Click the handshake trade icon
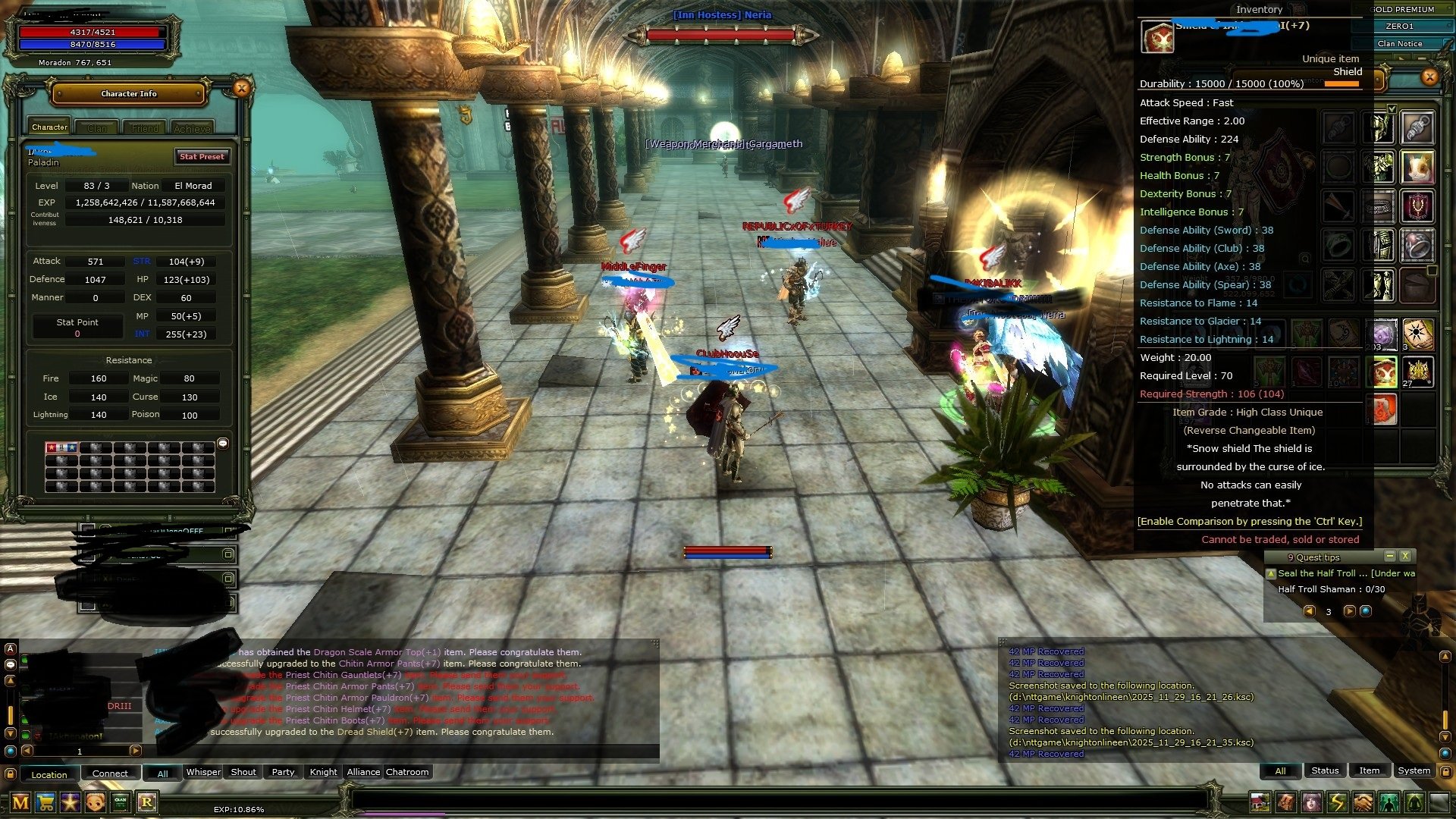This screenshot has width=1456, height=819. pyautogui.click(x=1363, y=802)
